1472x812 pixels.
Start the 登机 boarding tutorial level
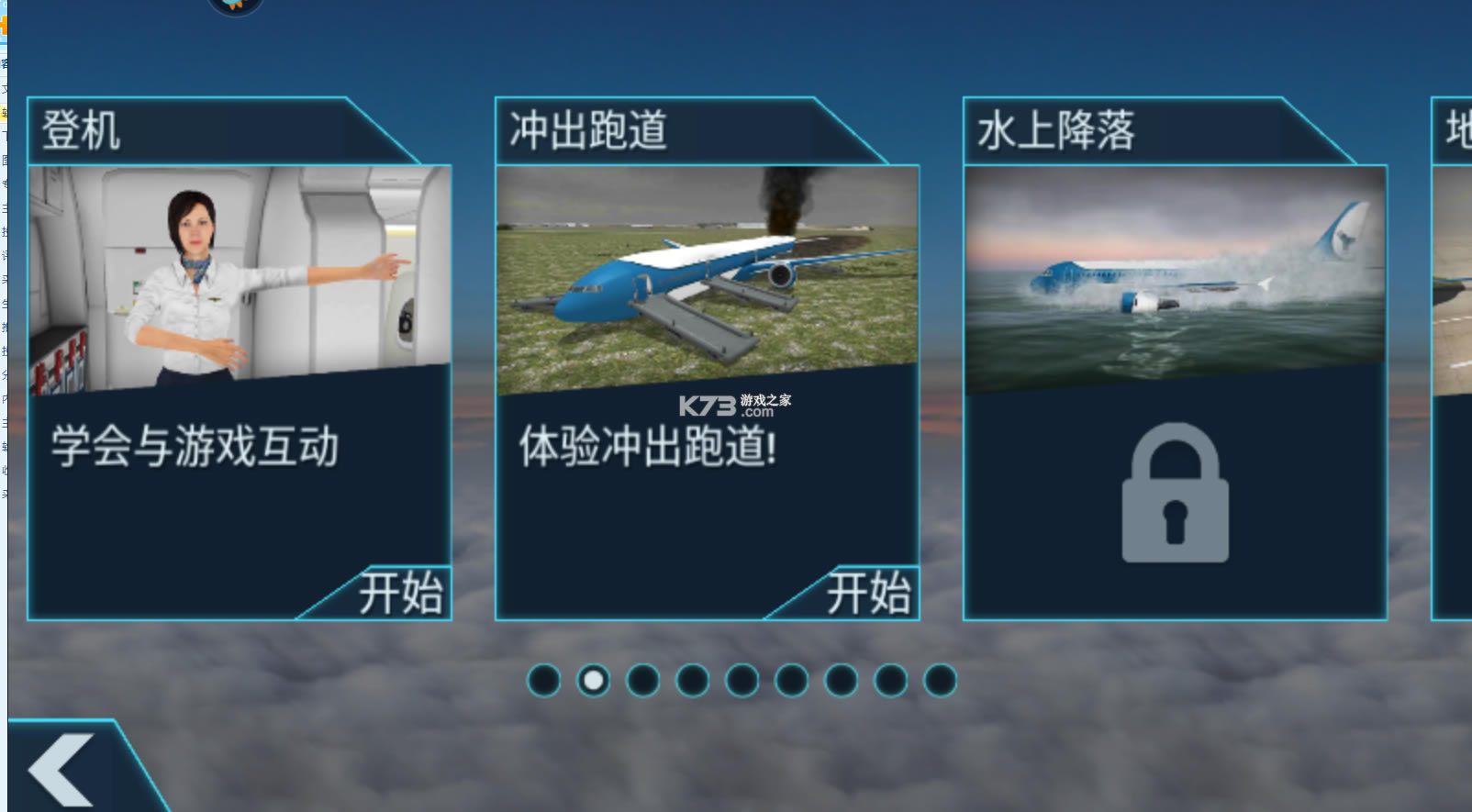pos(401,593)
